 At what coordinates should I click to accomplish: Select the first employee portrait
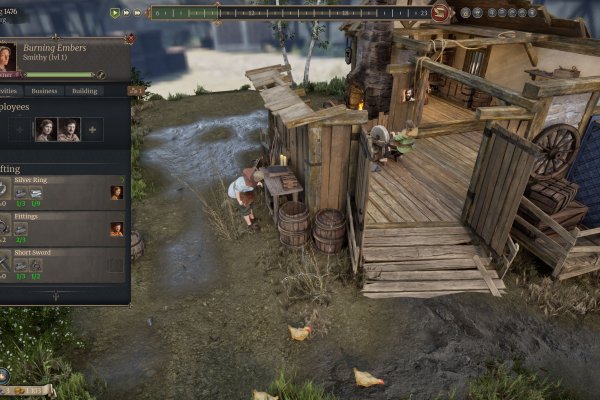coord(45,129)
